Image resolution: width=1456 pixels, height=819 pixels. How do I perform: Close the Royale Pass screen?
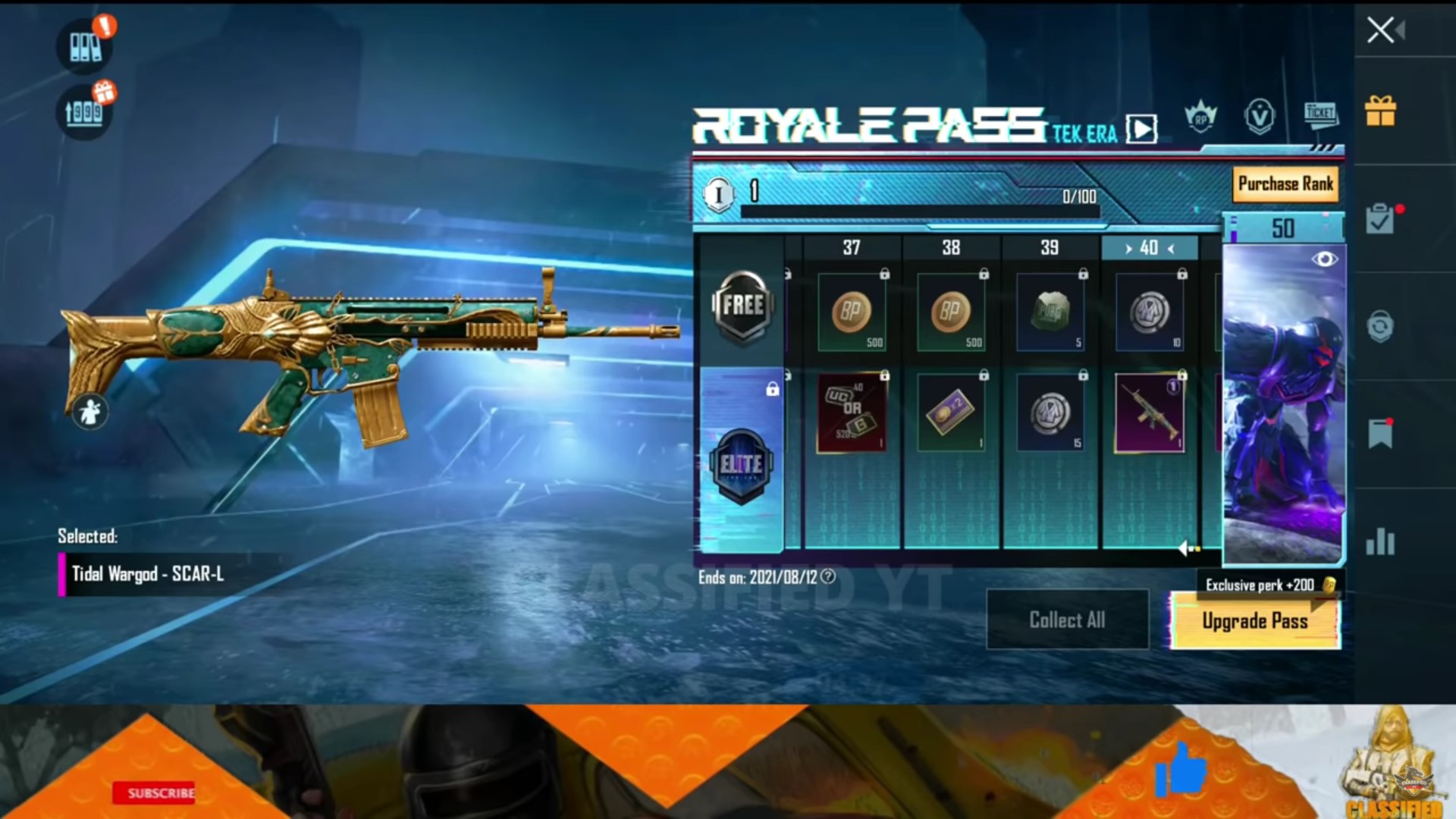point(1381,30)
